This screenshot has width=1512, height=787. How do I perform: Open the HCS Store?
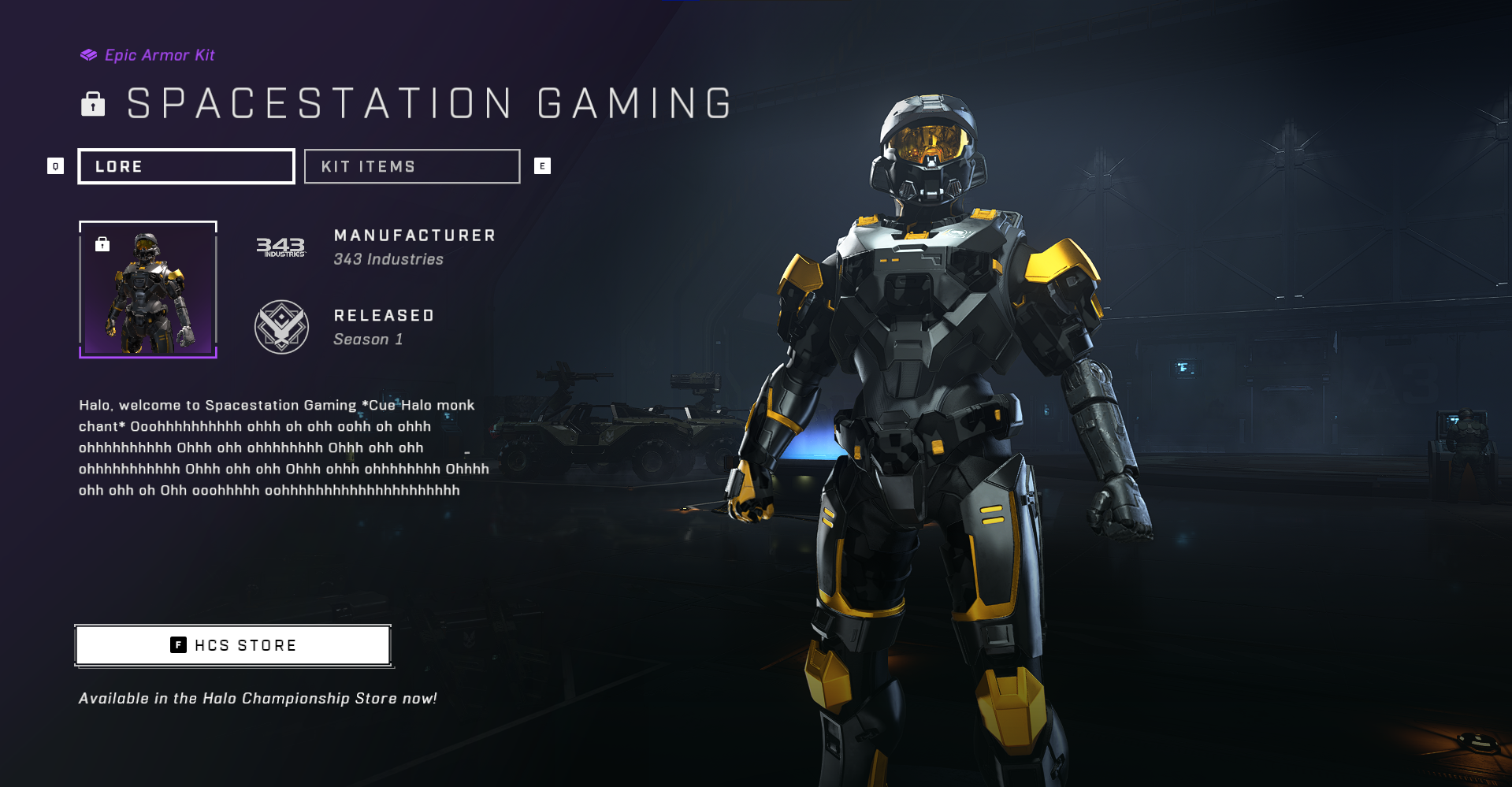[x=232, y=645]
